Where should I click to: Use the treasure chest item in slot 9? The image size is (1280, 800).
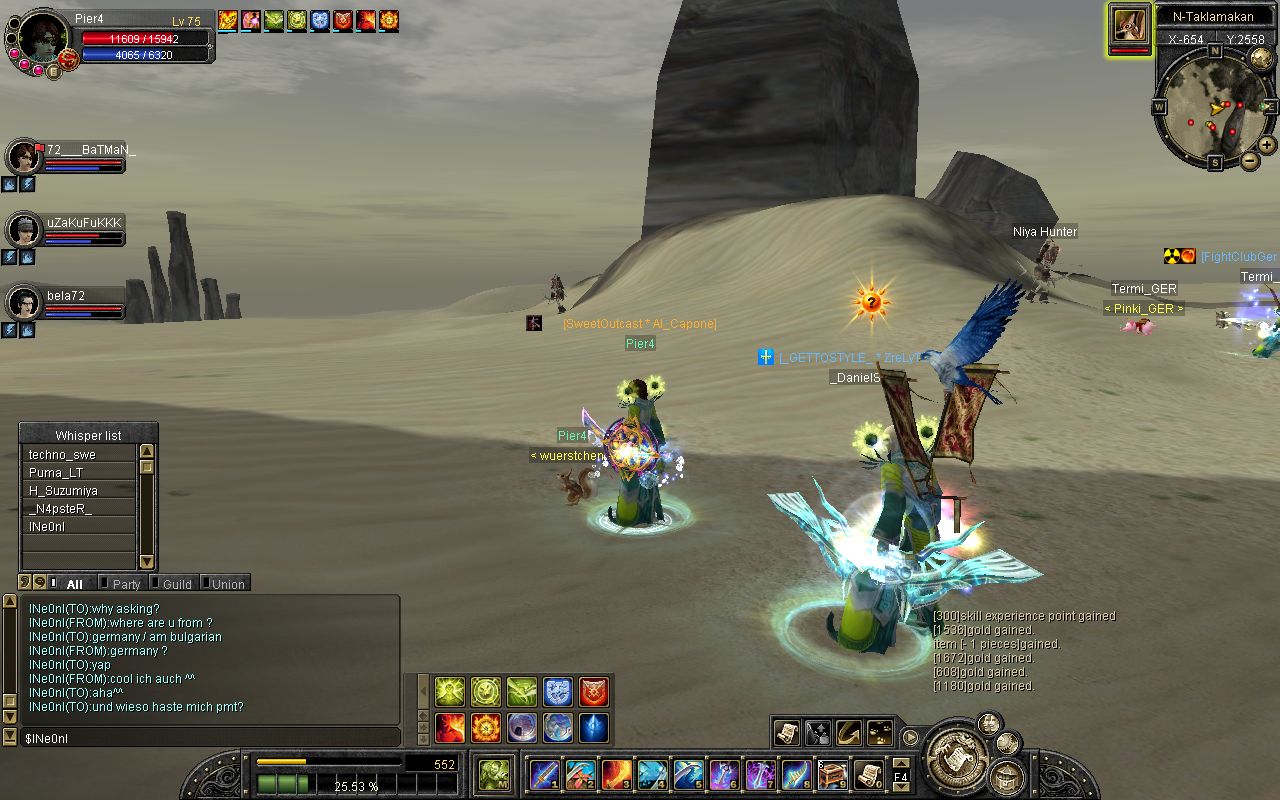point(832,775)
